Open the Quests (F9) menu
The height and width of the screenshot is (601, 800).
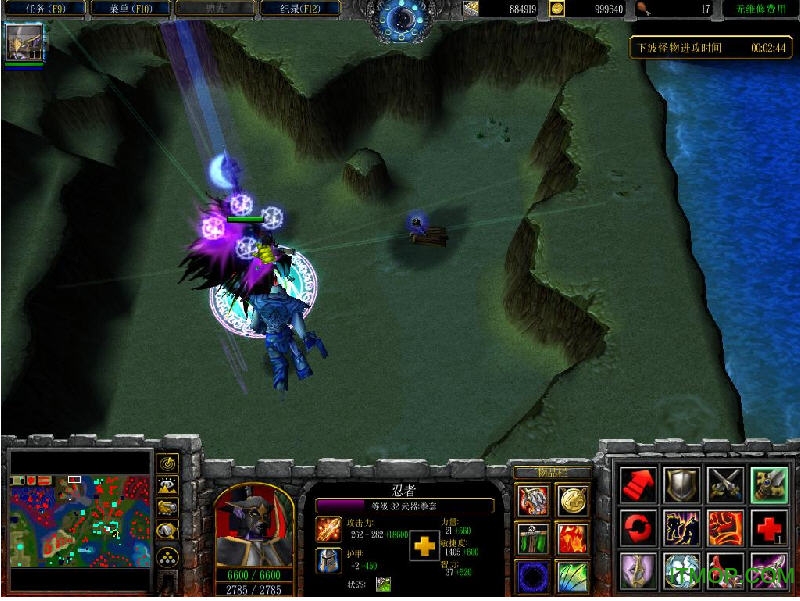click(x=43, y=9)
